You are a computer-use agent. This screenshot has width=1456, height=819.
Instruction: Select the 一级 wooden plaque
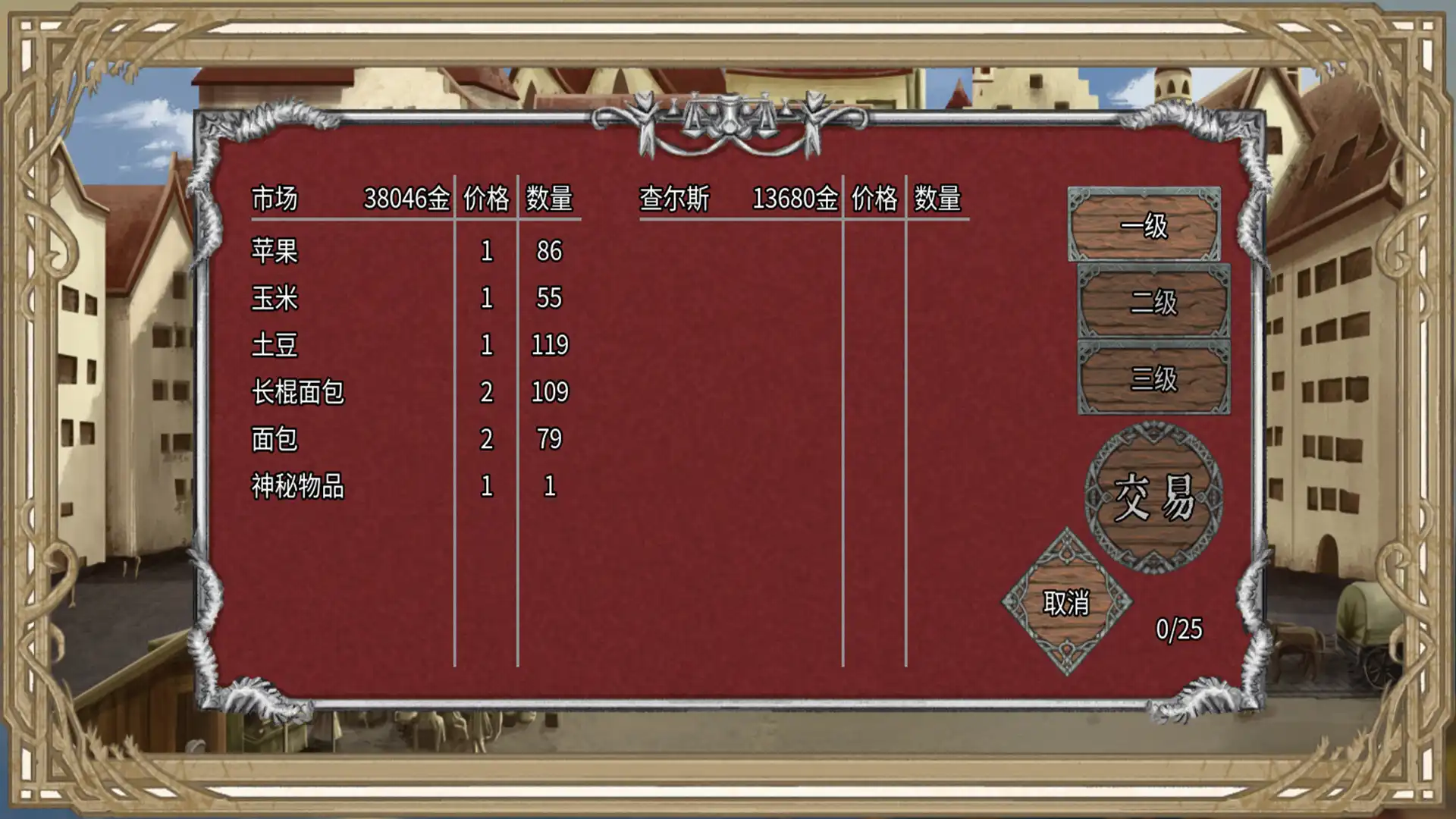[1145, 227]
